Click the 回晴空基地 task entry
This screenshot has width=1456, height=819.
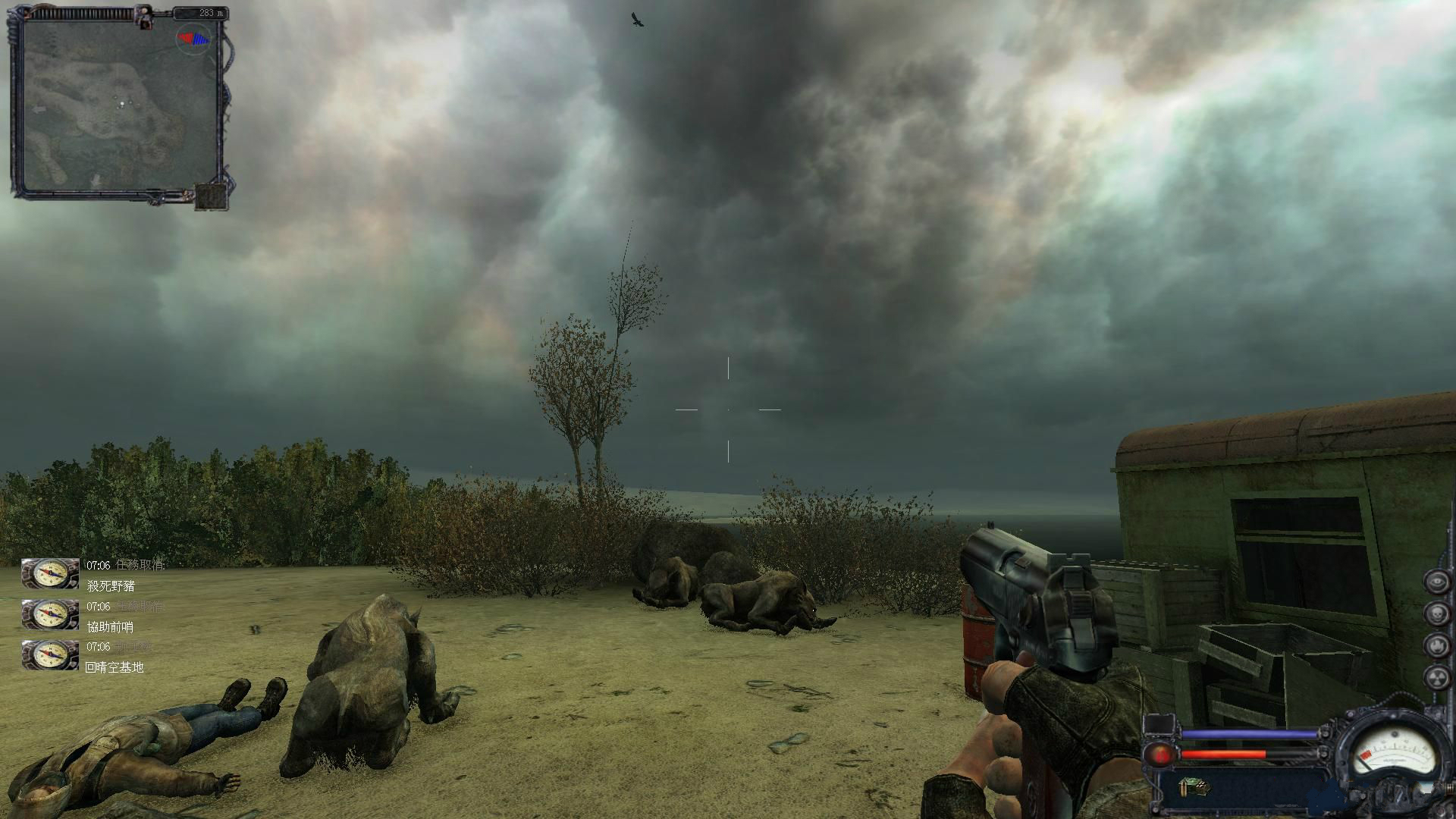[x=115, y=667]
